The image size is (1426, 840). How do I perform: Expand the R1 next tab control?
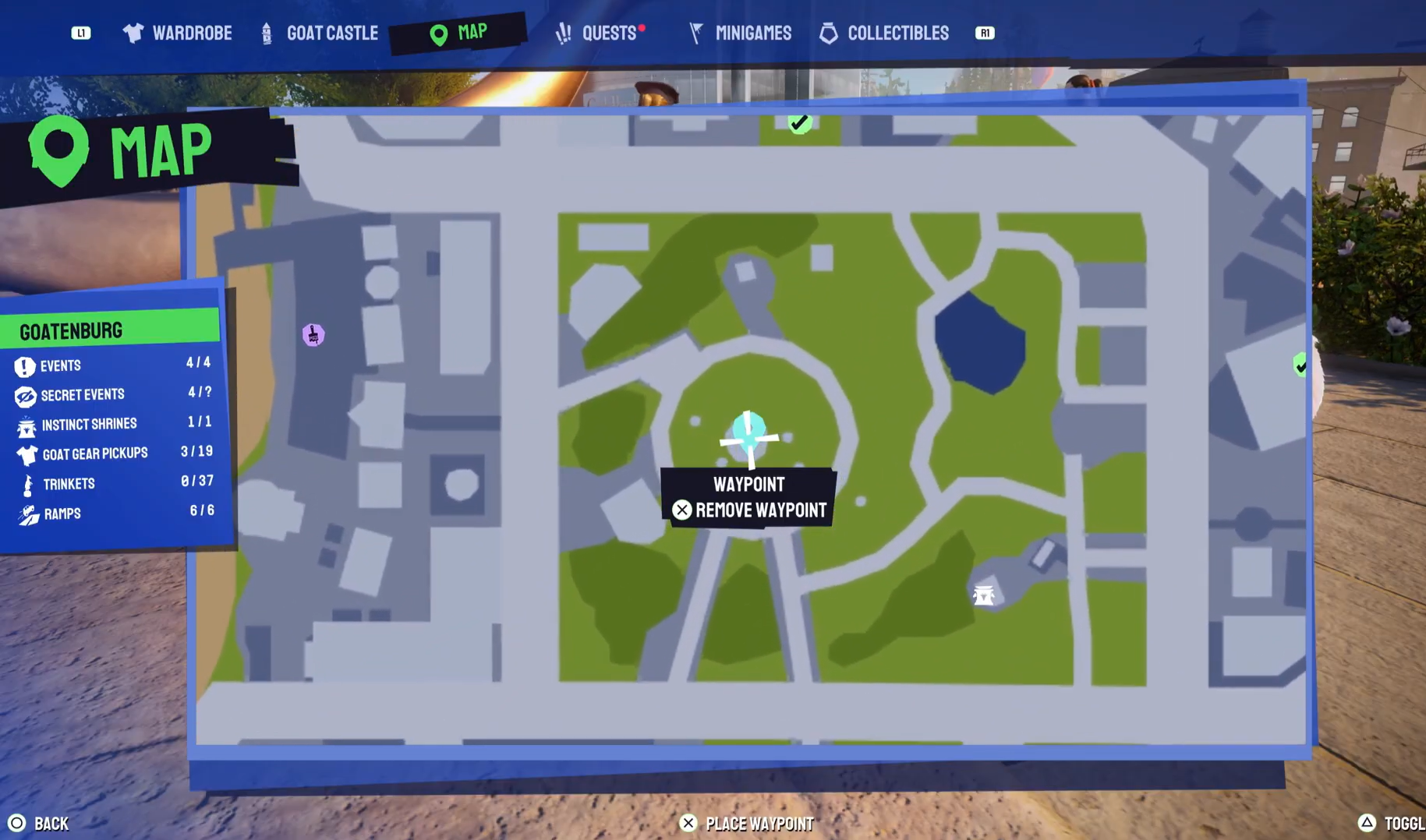click(985, 34)
